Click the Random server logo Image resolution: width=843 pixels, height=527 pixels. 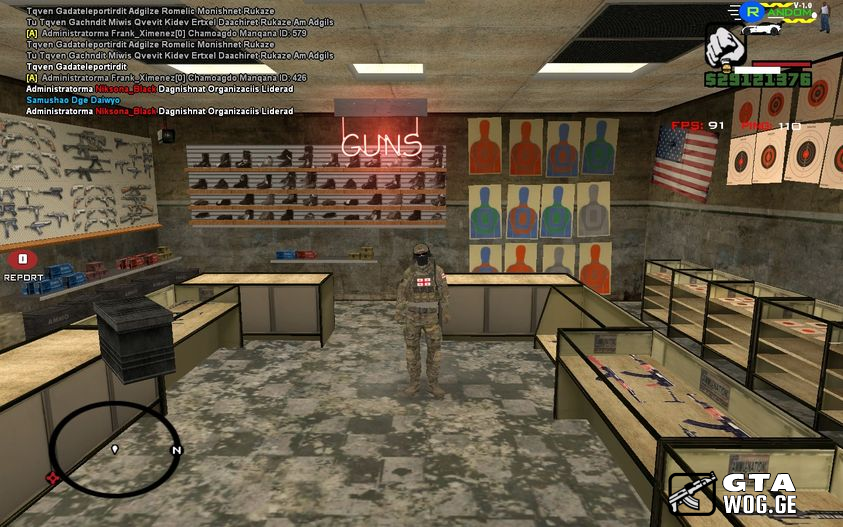pos(775,12)
